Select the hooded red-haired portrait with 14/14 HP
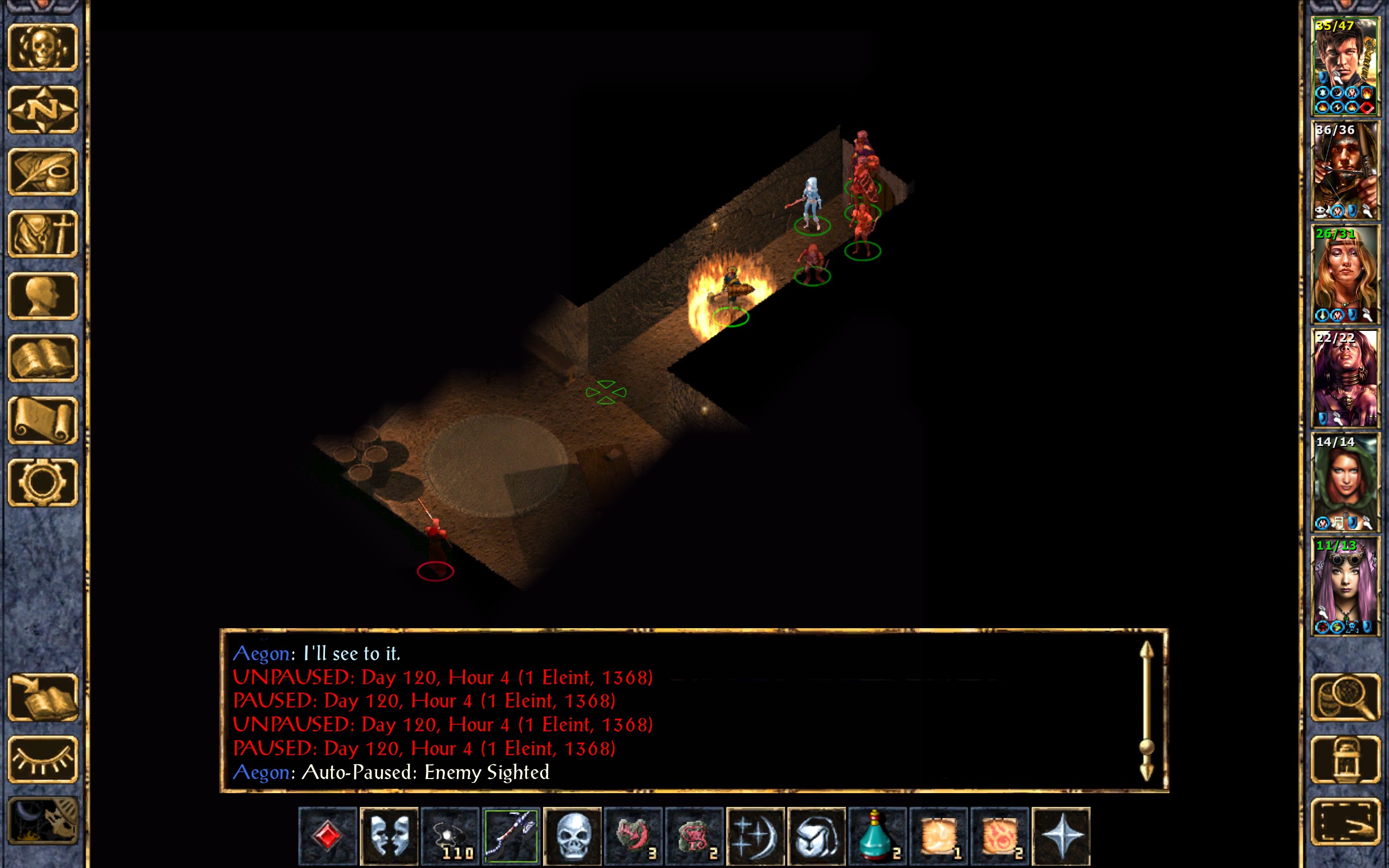This screenshot has width=1389, height=868. (x=1345, y=482)
